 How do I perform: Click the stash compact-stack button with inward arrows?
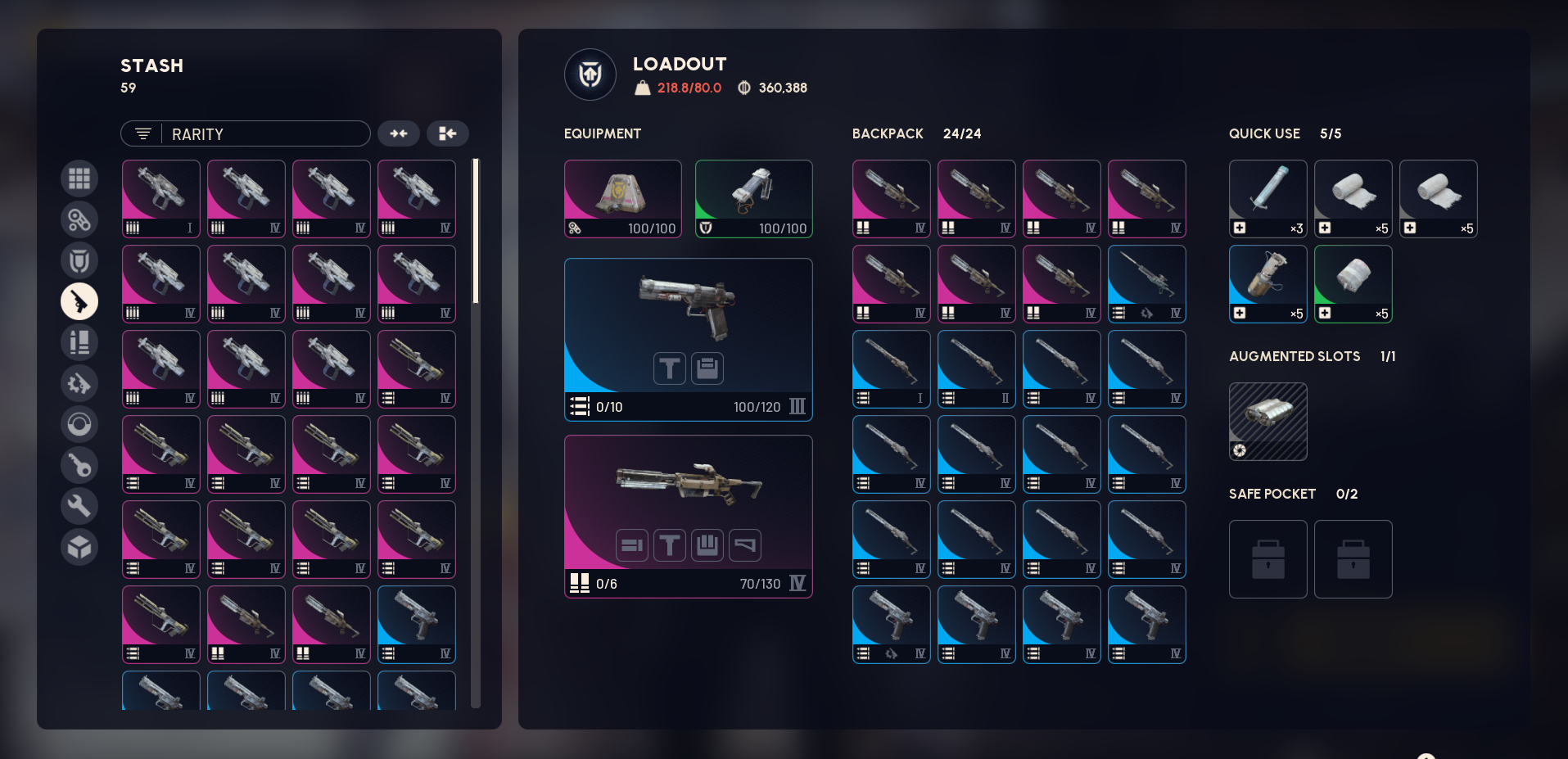point(399,133)
